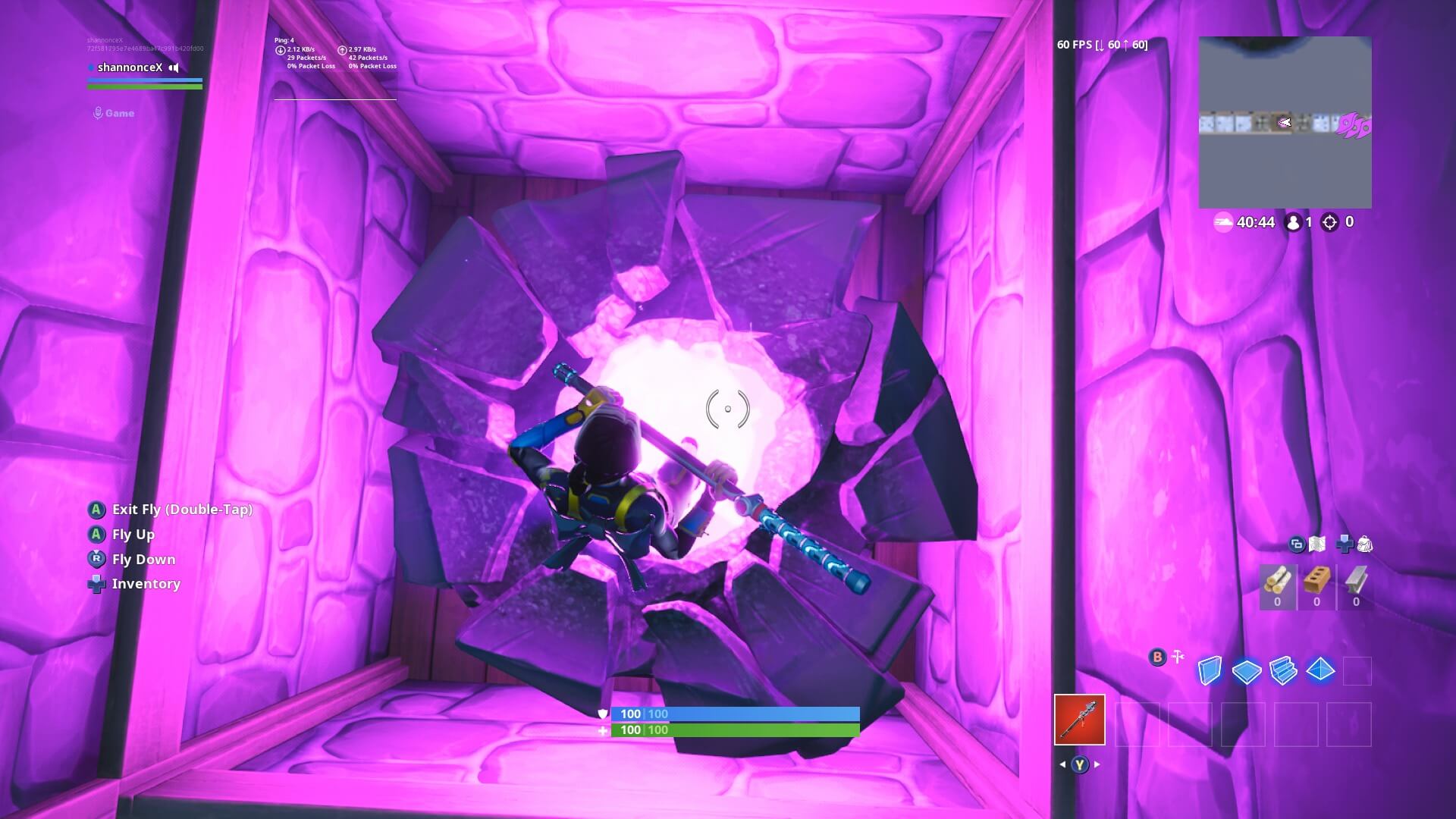The image size is (1456, 819).
Task: Select the pickaxe in the hotbar slot
Action: [1080, 717]
